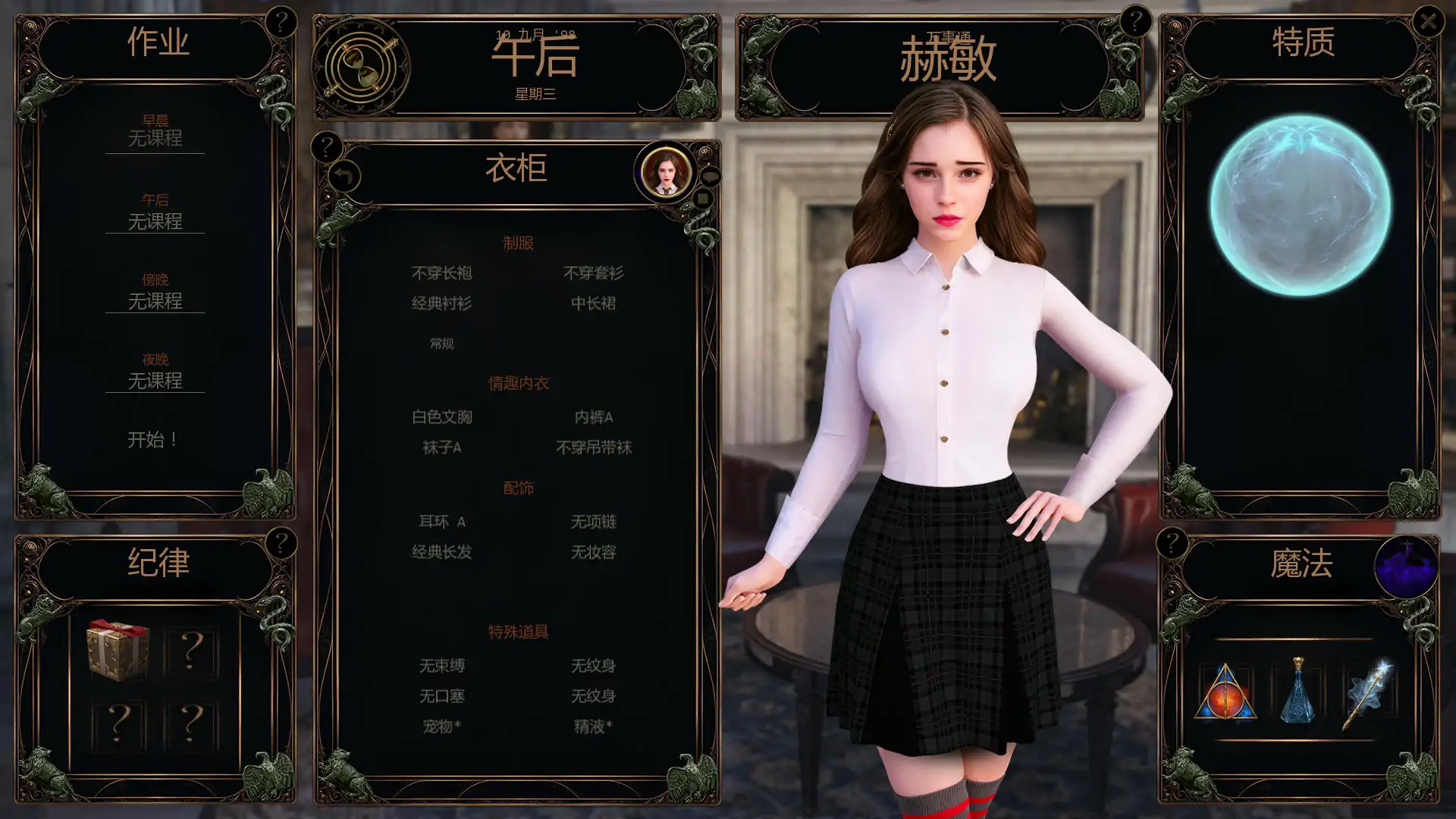This screenshot has height=819, width=1456.
Task: Change the 中长裙 skirt option
Action: tap(595, 303)
